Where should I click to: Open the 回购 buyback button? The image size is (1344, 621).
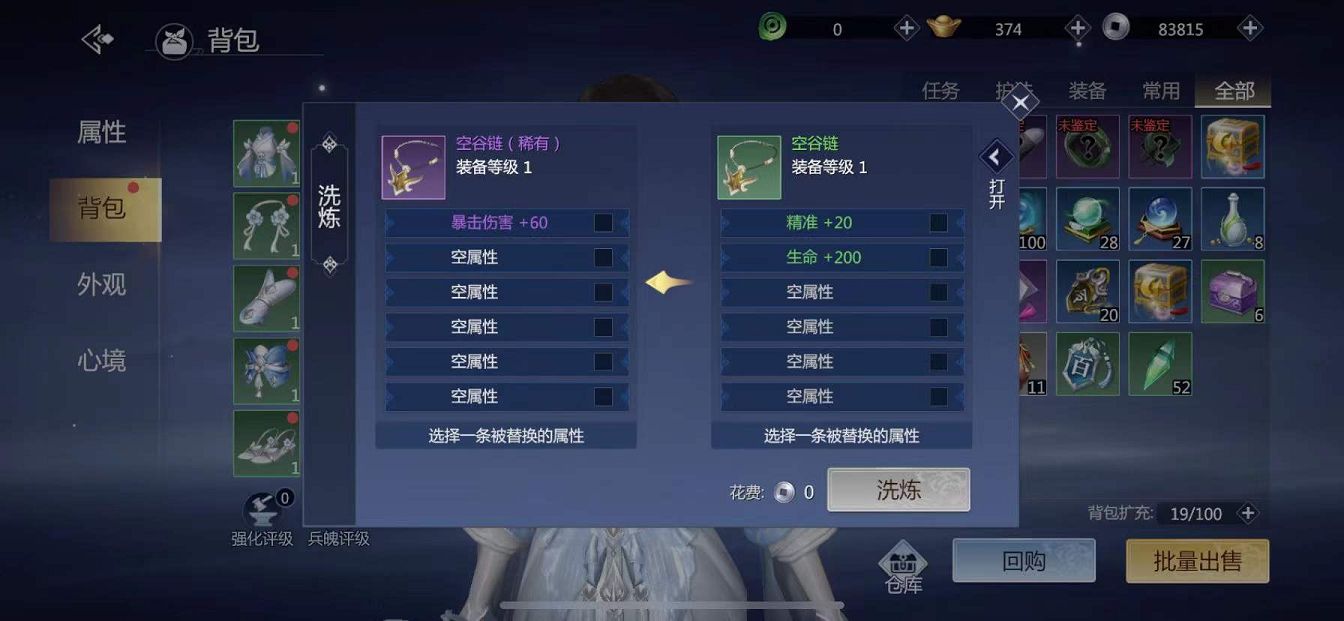(x=1023, y=561)
